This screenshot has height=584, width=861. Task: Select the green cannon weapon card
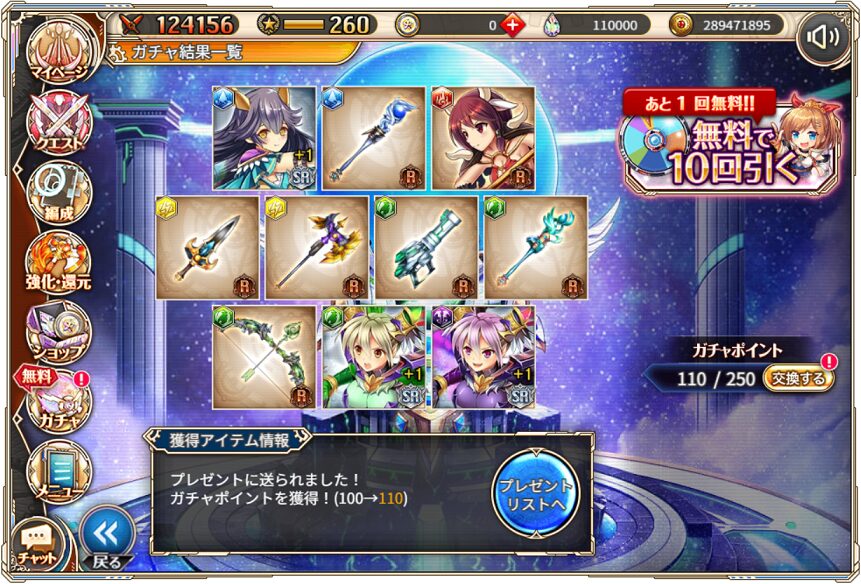pyautogui.click(x=428, y=247)
